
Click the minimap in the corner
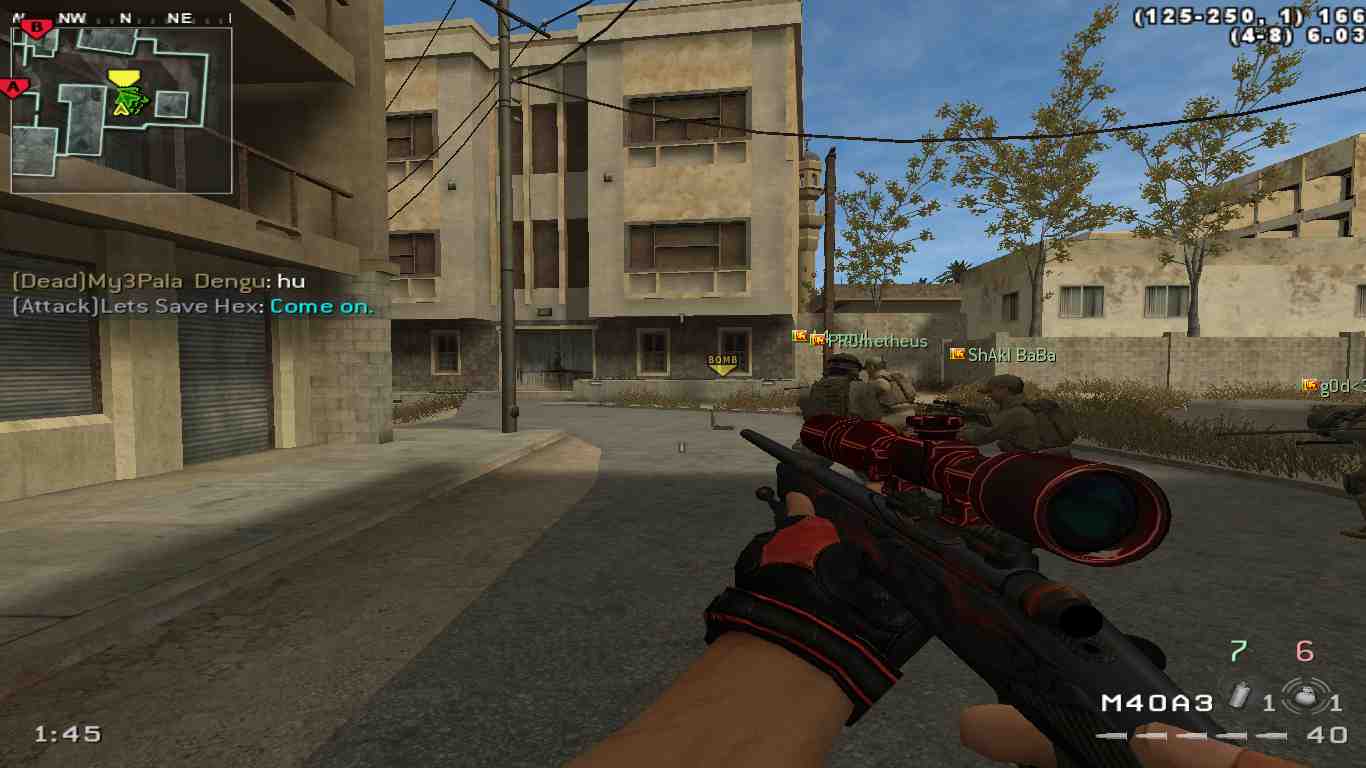(x=121, y=110)
